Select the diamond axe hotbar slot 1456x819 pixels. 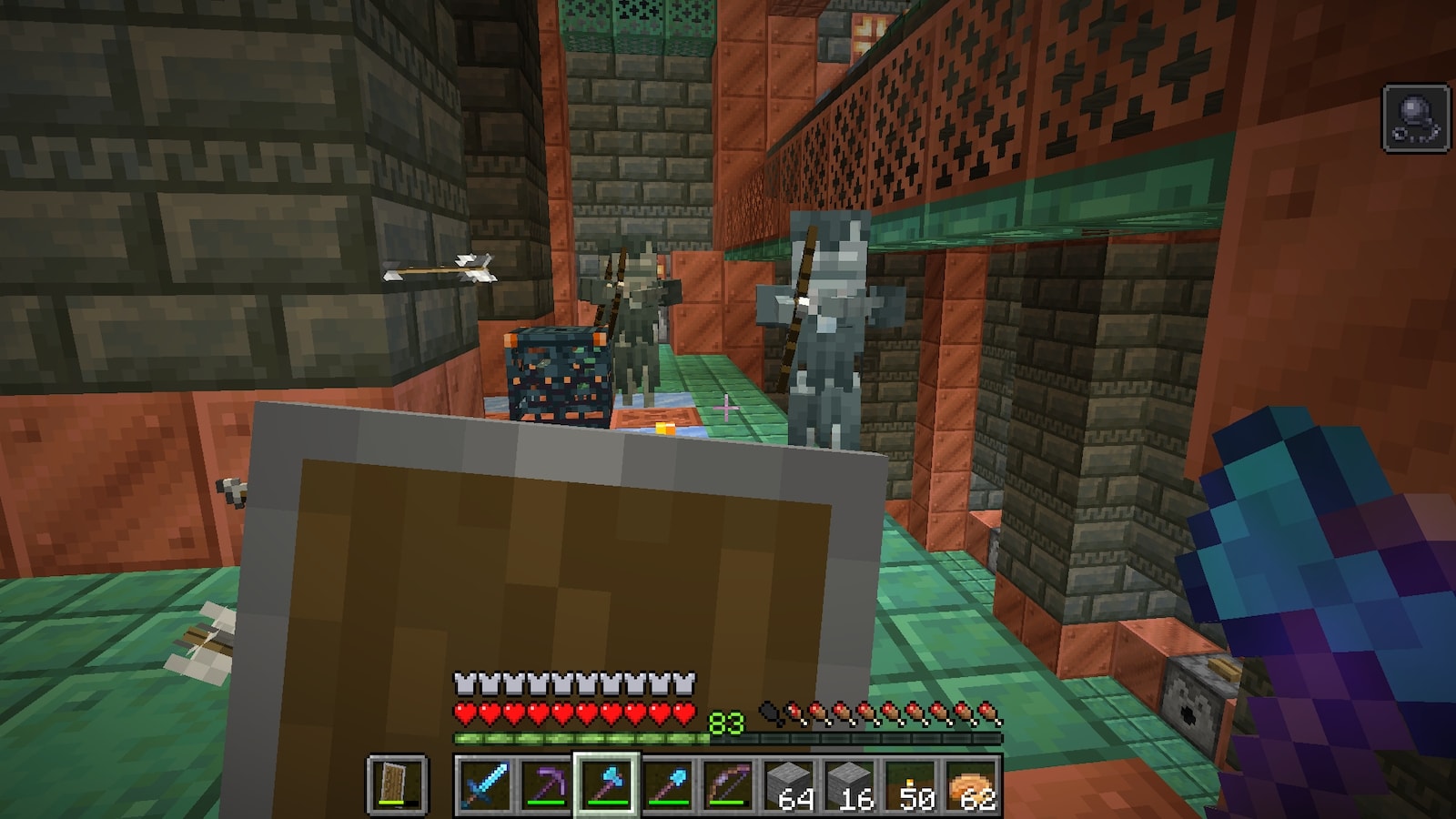606,784
